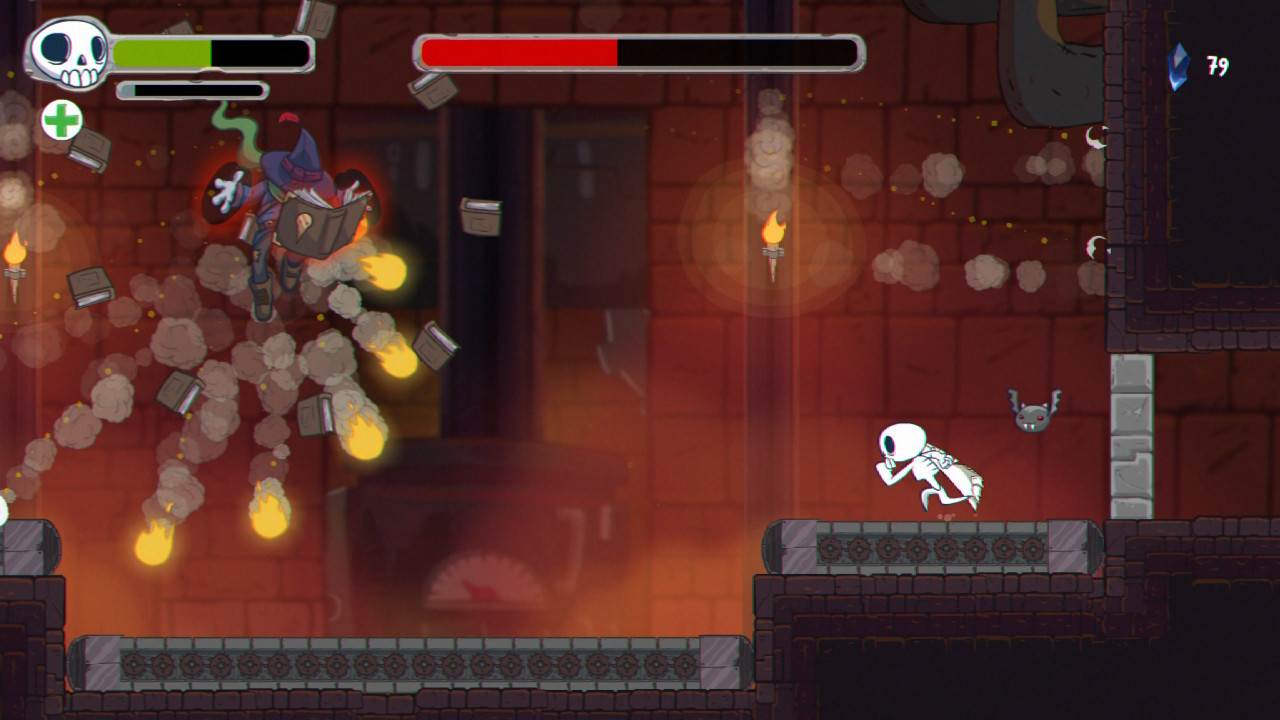This screenshot has height=720, width=1280.
Task: Click the running skeleton character
Action: pyautogui.click(x=925, y=465)
